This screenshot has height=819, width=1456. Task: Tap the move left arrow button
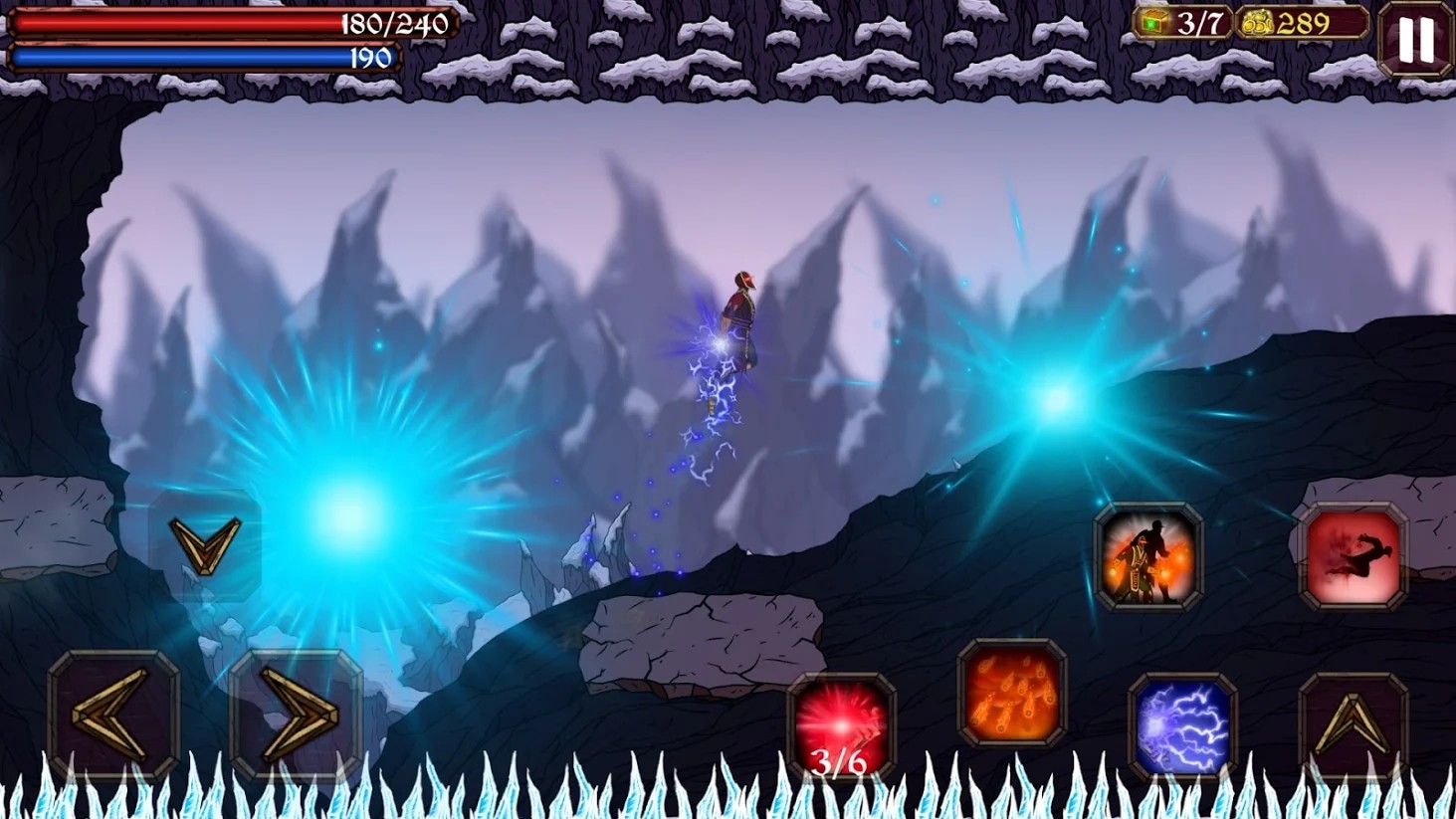pos(112,714)
